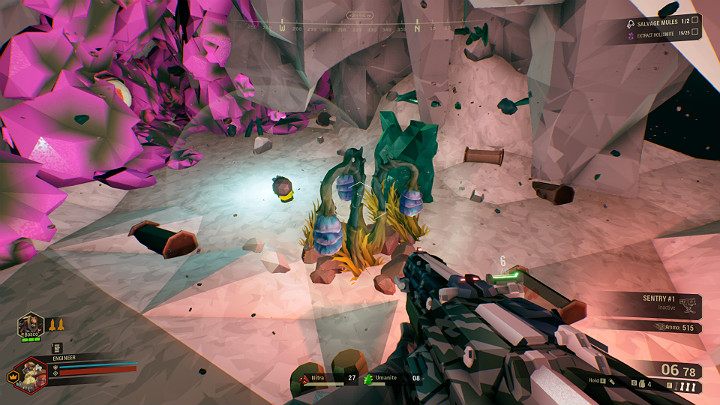Select the teammate portrait above Engineer

point(29,325)
